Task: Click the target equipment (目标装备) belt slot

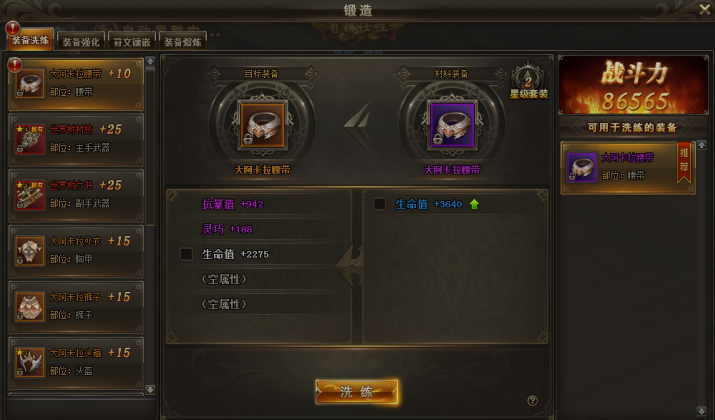Action: pyautogui.click(x=259, y=125)
